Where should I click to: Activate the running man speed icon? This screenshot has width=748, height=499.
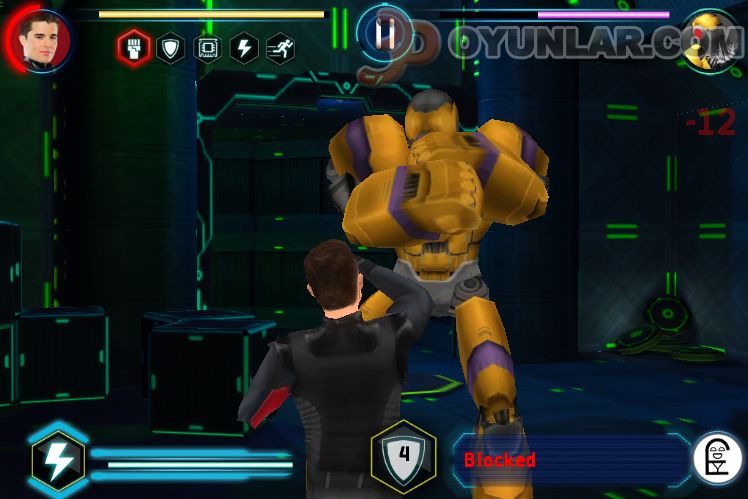(281, 47)
